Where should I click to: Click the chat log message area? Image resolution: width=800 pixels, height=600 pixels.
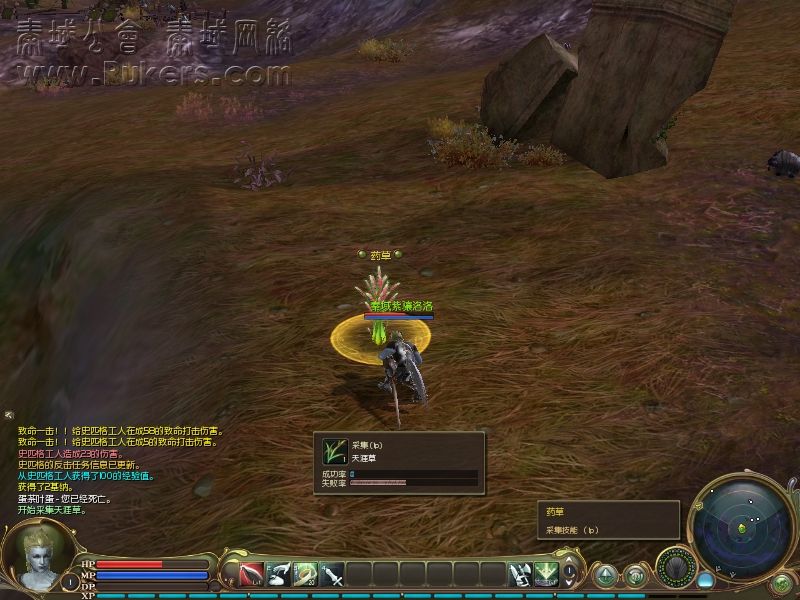[x=110, y=470]
